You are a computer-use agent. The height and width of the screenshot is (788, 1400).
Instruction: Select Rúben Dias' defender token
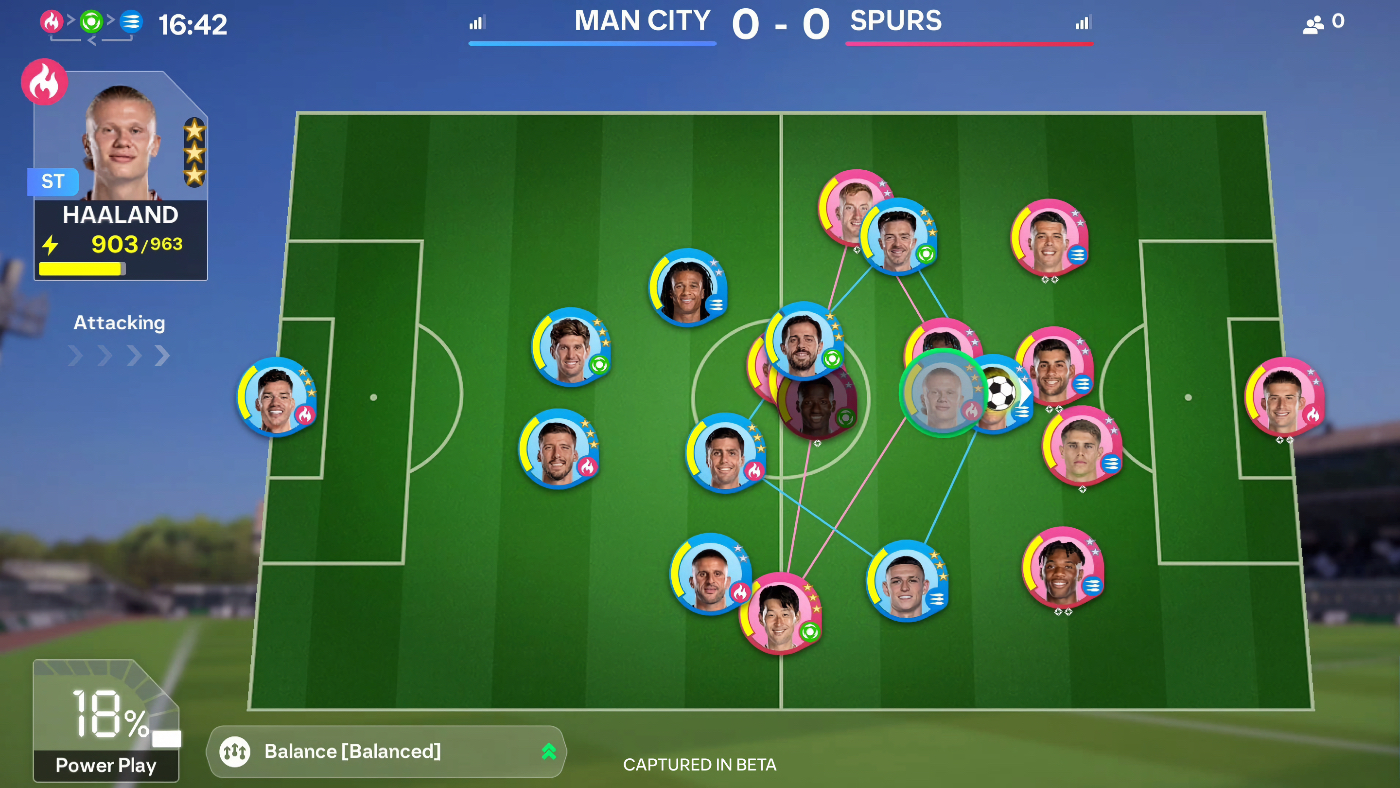coord(557,448)
